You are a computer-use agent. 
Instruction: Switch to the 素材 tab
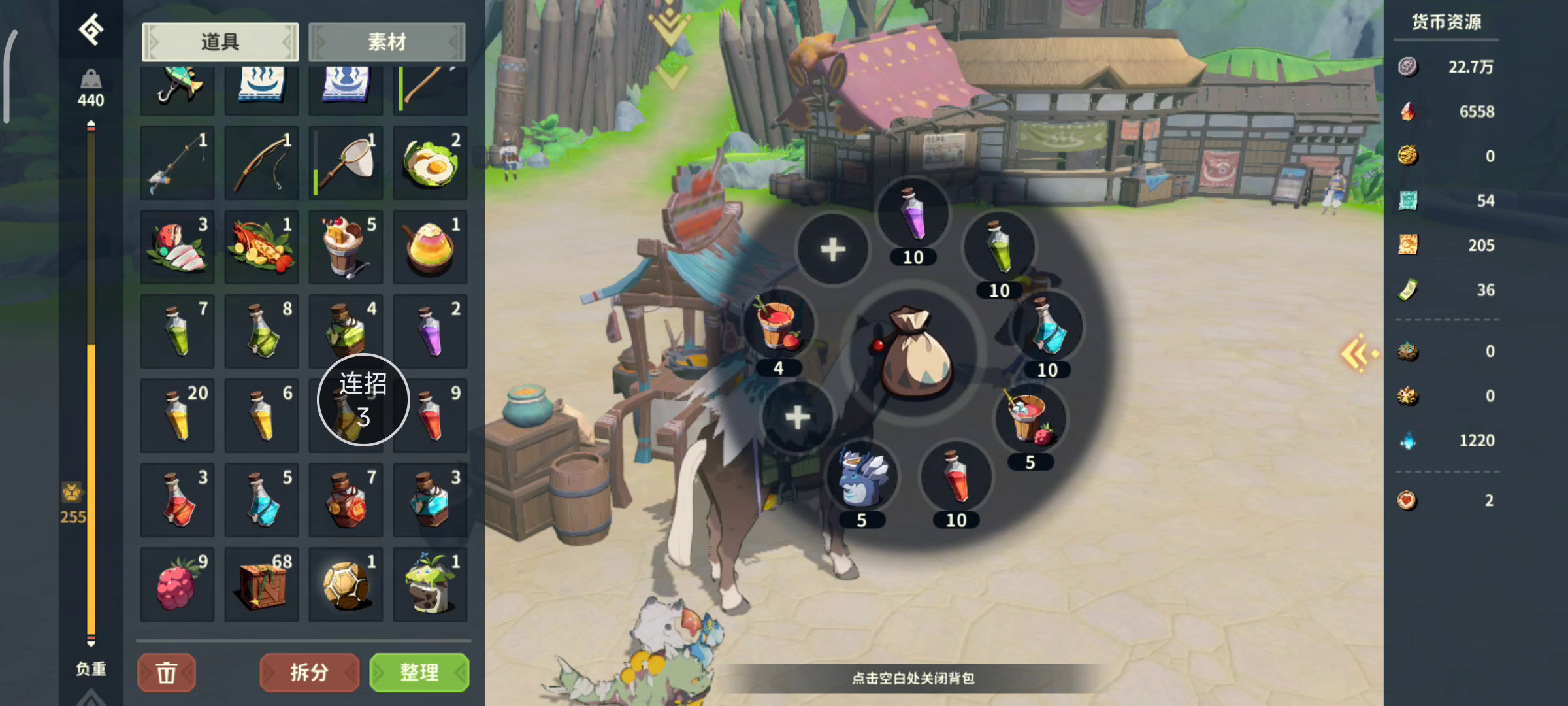click(x=387, y=42)
